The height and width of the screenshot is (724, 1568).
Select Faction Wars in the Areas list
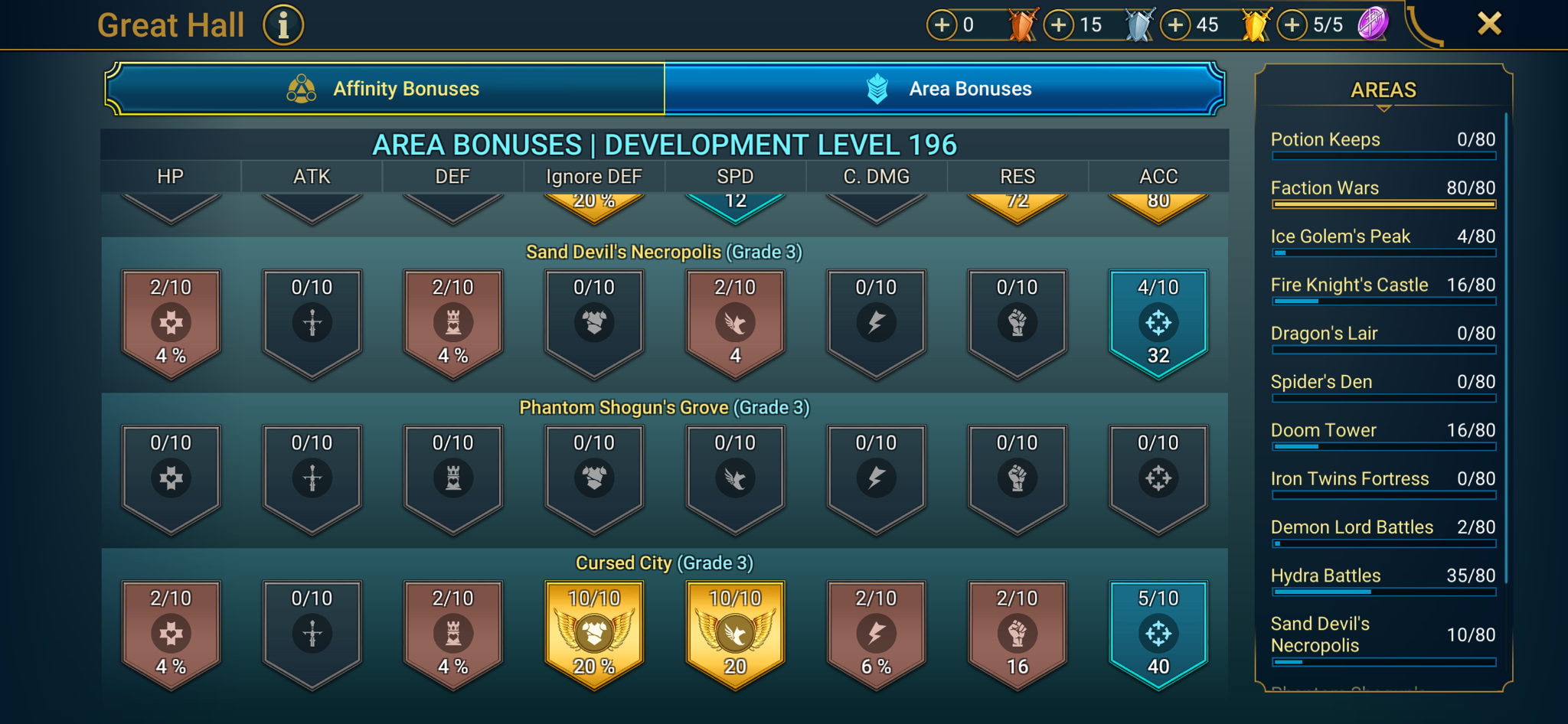point(1382,191)
